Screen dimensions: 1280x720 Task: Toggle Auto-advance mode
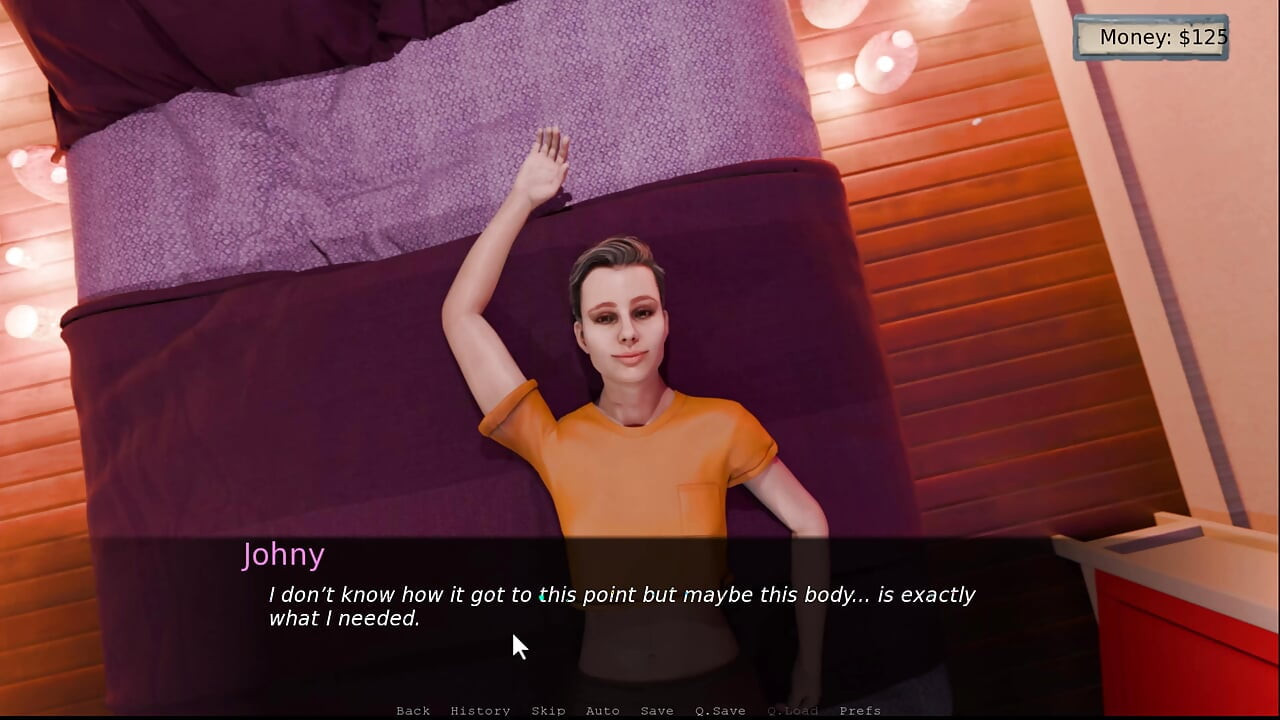(x=602, y=711)
